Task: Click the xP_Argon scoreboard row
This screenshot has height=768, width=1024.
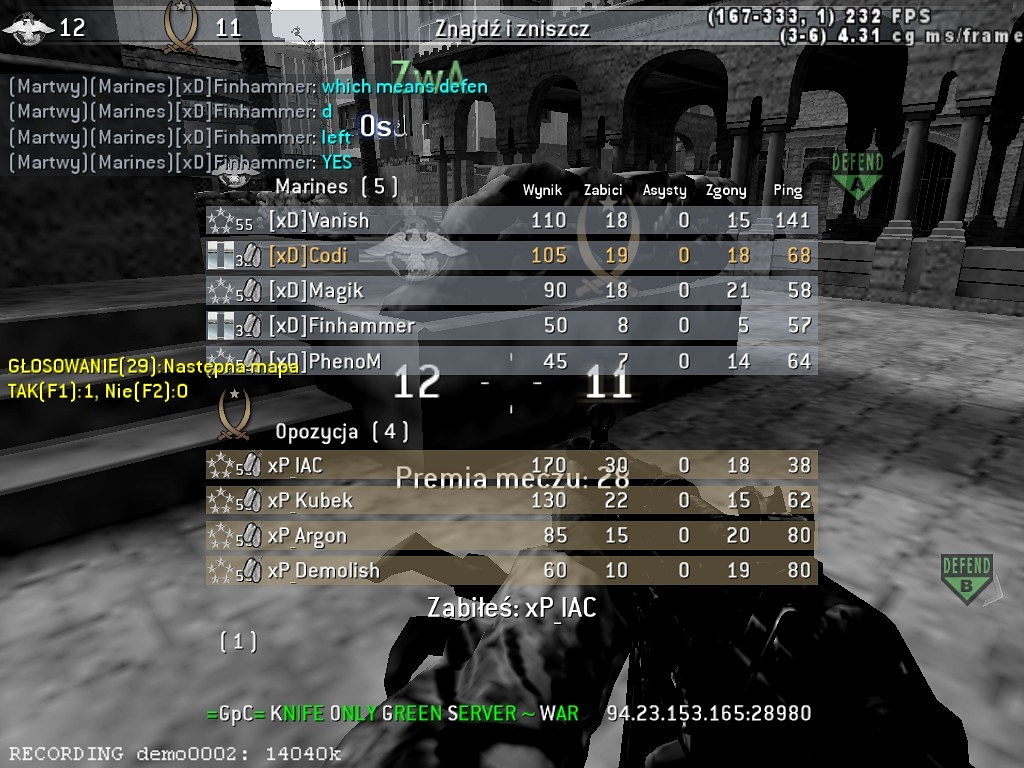Action: (511, 536)
